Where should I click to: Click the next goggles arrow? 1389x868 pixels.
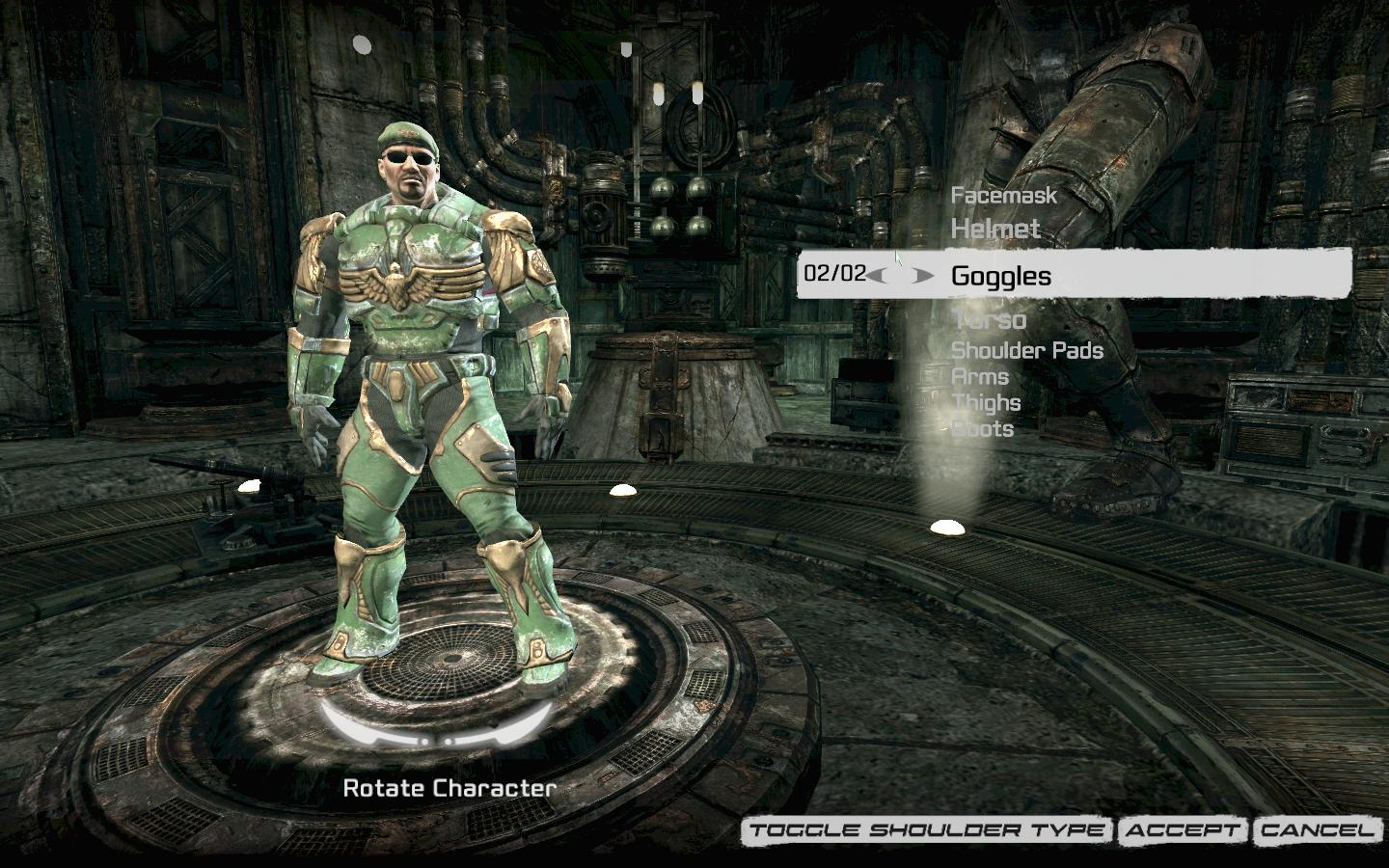click(923, 276)
